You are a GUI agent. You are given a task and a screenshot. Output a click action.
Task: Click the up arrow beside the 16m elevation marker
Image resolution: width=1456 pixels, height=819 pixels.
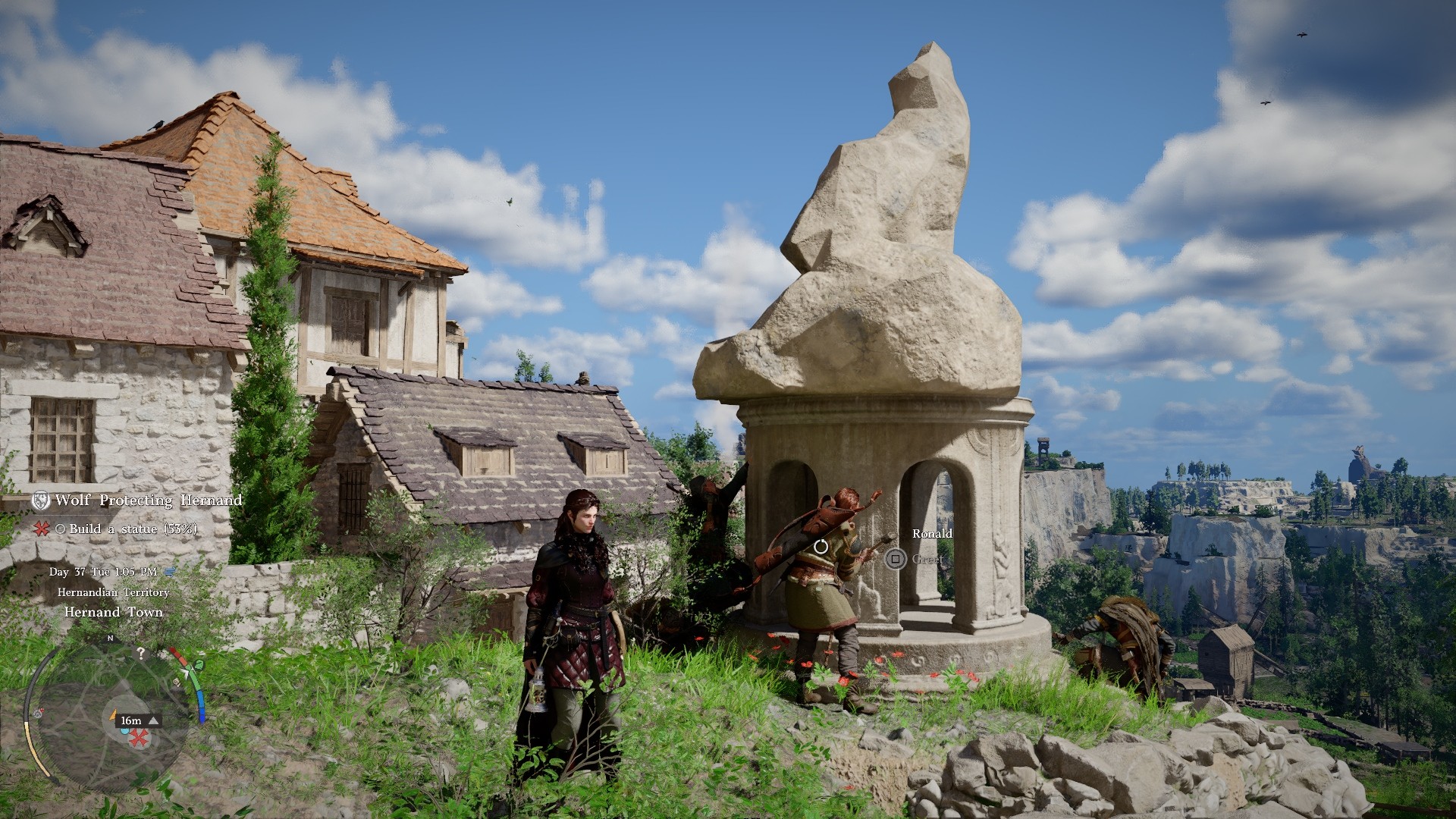tap(153, 720)
